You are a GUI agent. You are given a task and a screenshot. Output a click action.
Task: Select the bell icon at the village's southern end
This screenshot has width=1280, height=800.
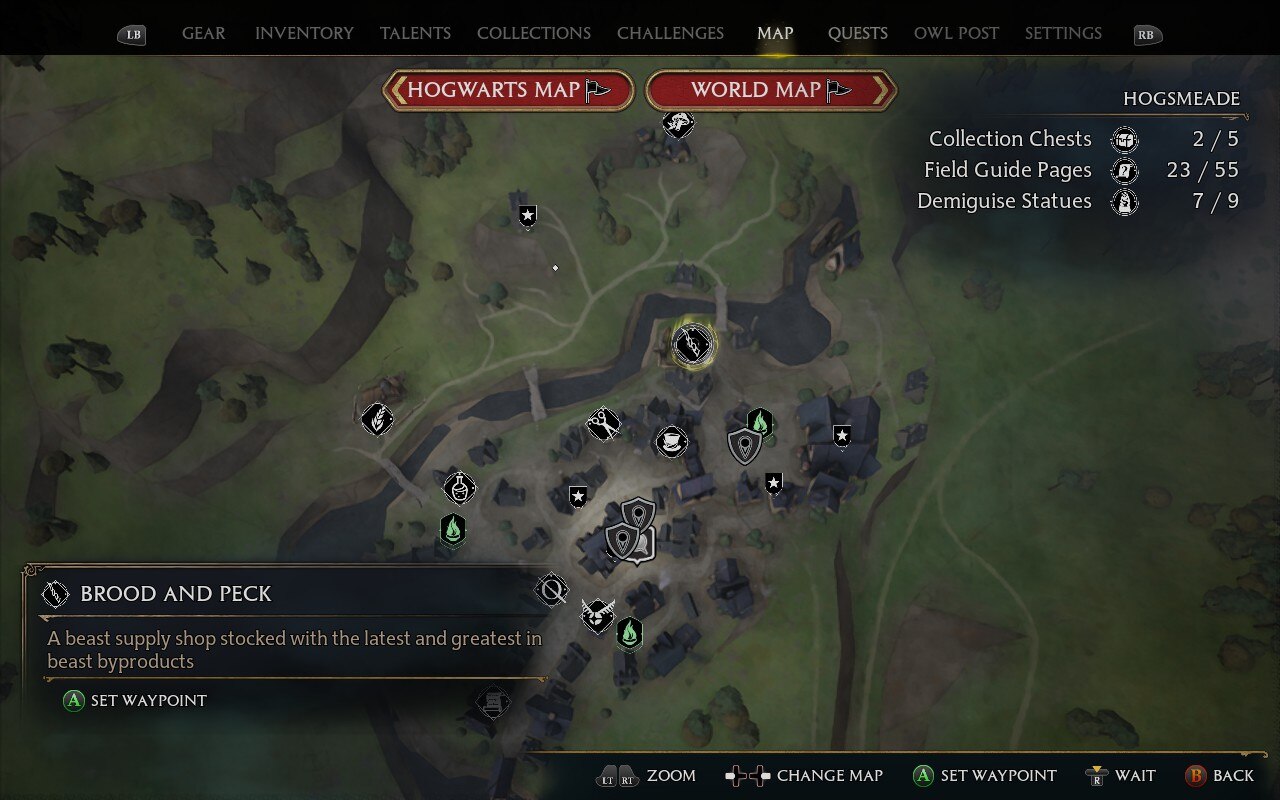point(494,702)
